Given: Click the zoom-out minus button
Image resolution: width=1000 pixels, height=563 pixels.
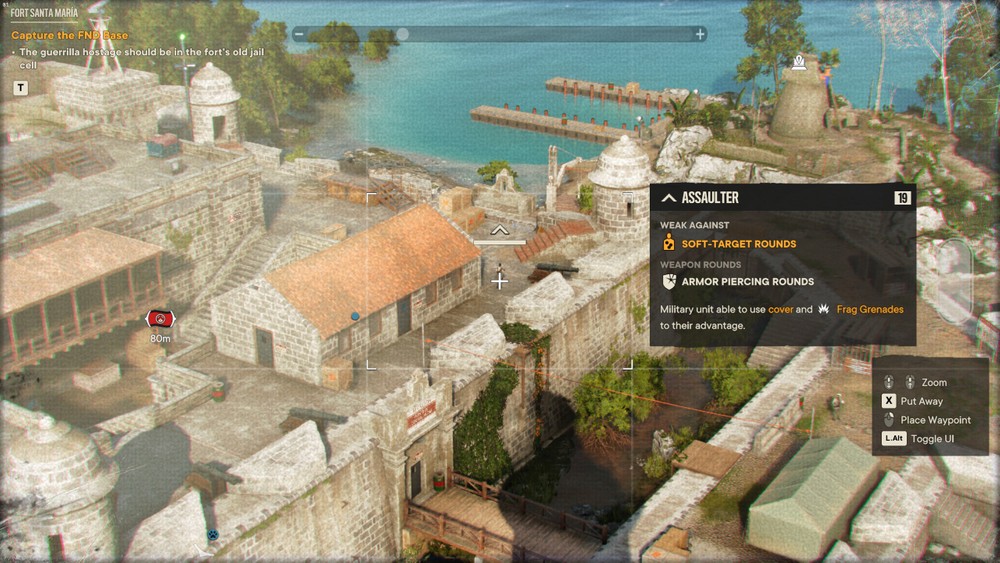Looking at the screenshot, I should (x=298, y=34).
